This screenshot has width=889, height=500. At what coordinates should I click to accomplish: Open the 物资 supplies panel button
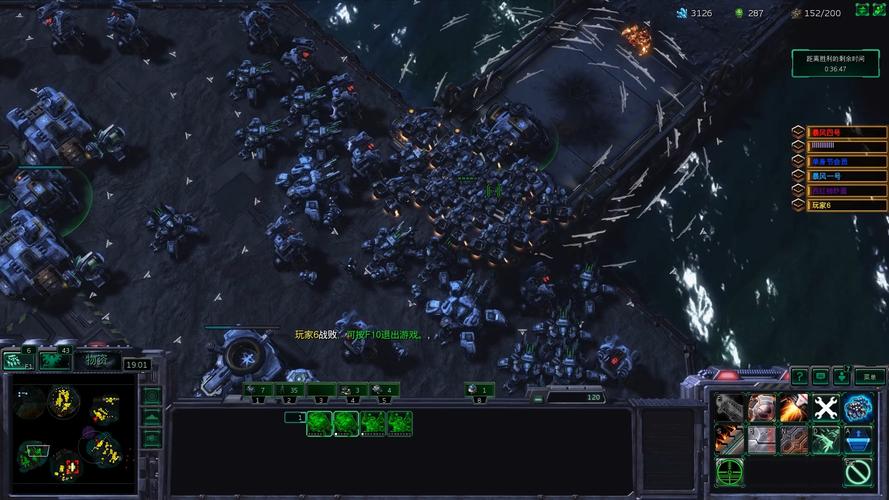point(98,360)
